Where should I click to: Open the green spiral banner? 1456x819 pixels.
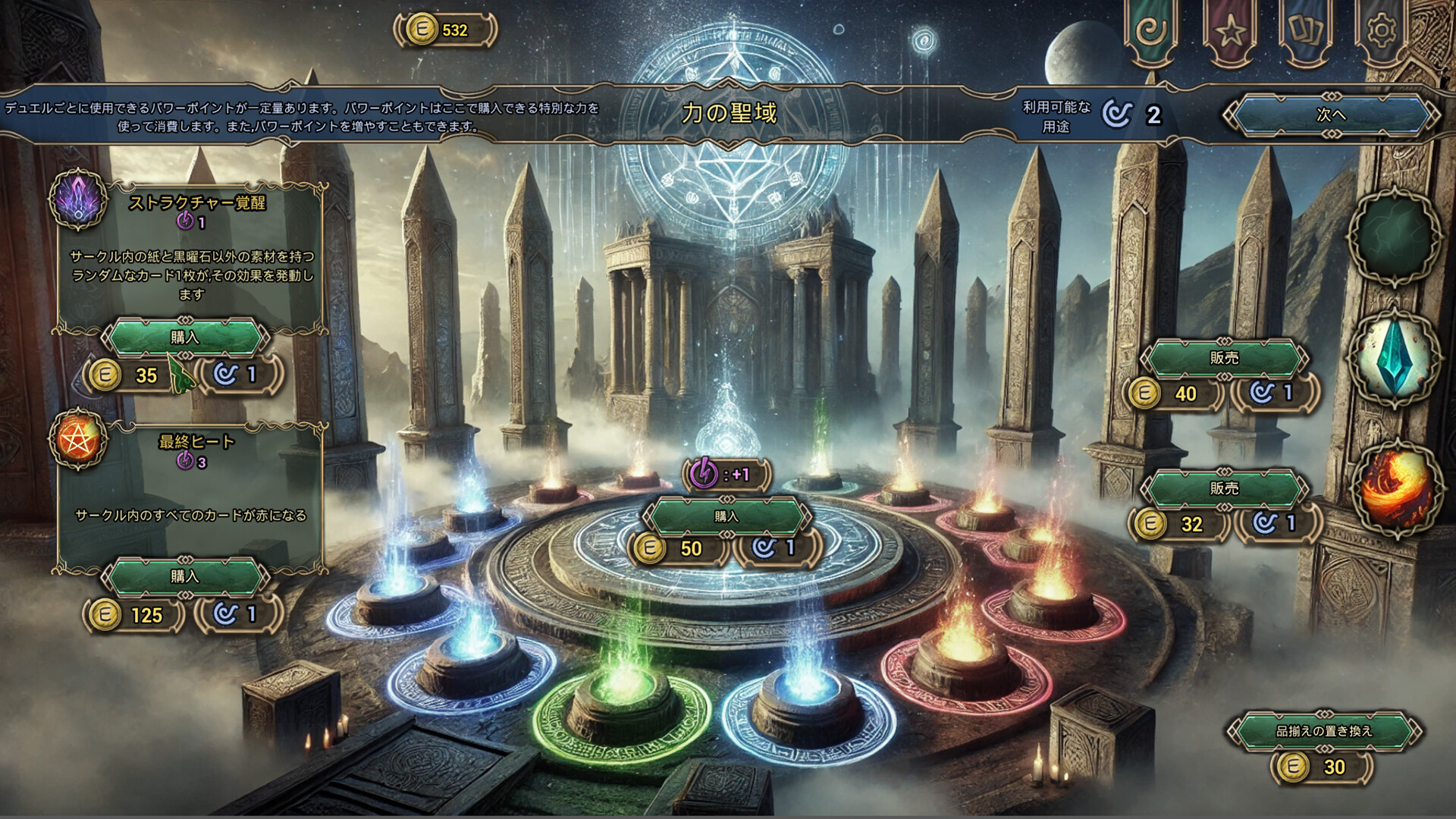pos(1151,32)
